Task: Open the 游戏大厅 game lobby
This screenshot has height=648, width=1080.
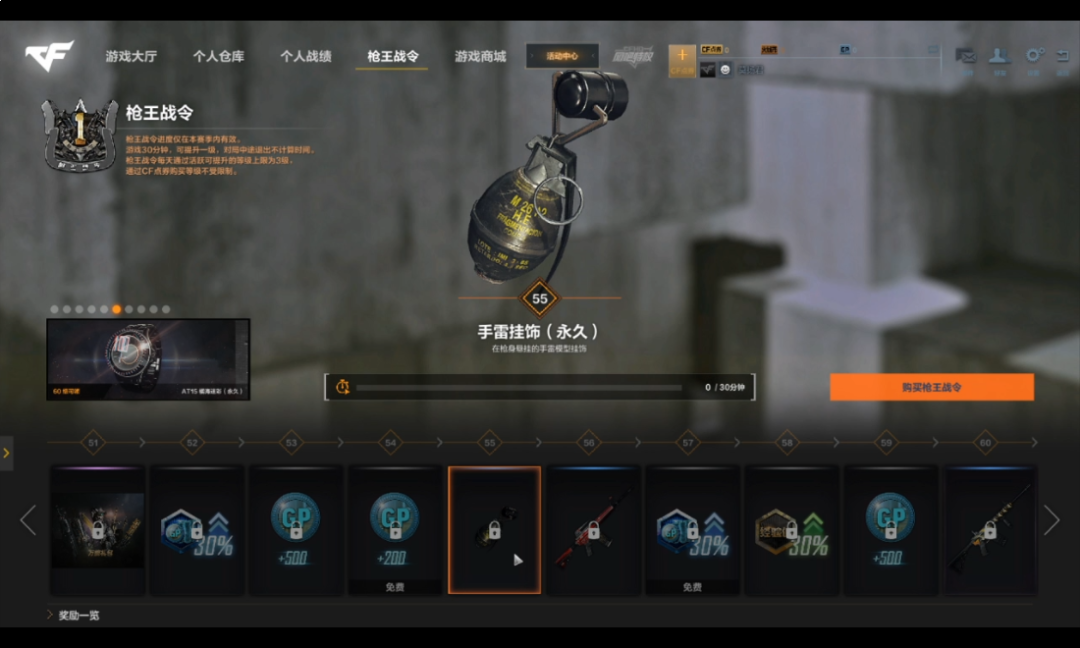Action: coord(131,57)
